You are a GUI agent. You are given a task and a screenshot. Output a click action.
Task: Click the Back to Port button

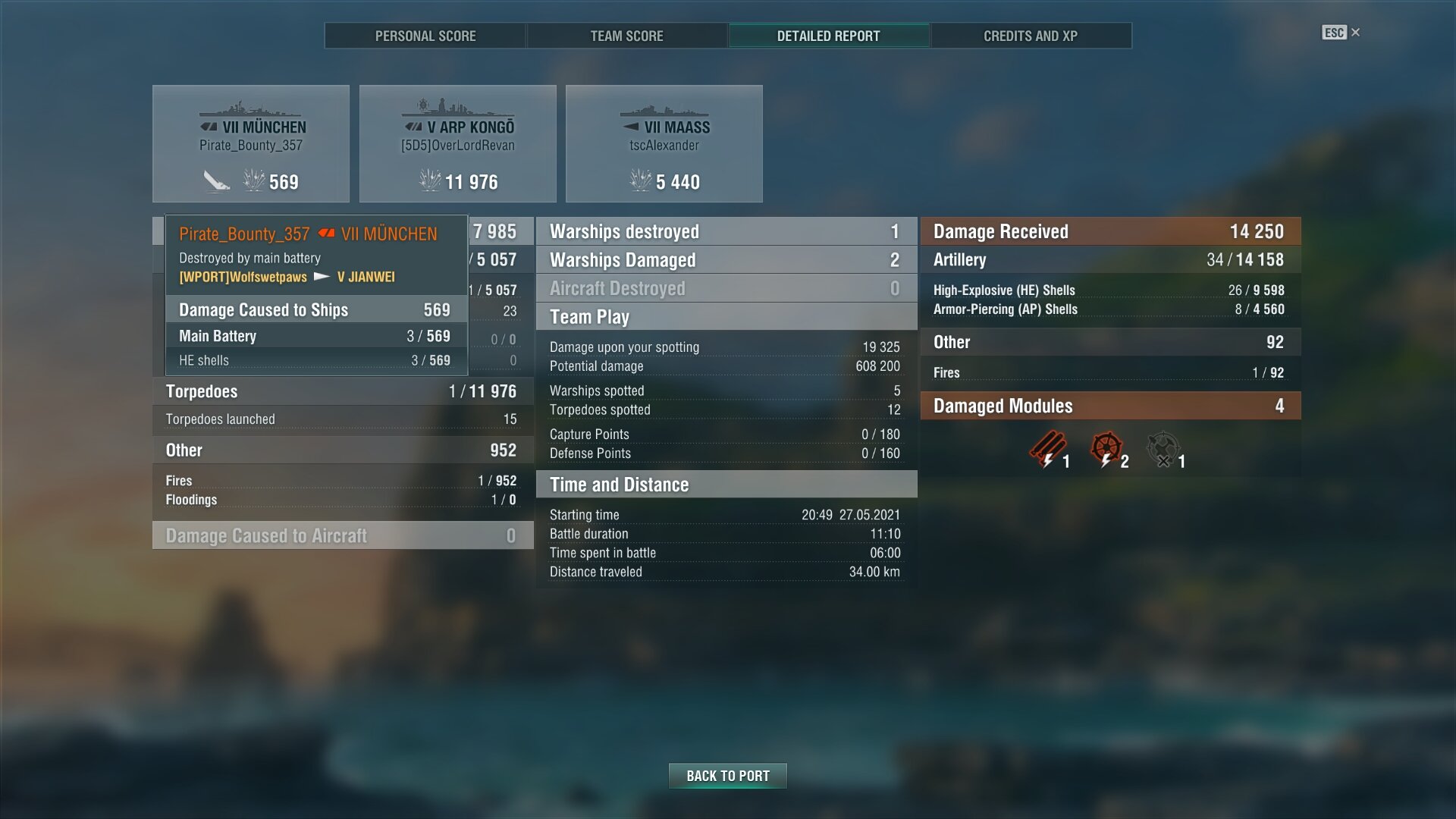click(x=727, y=776)
